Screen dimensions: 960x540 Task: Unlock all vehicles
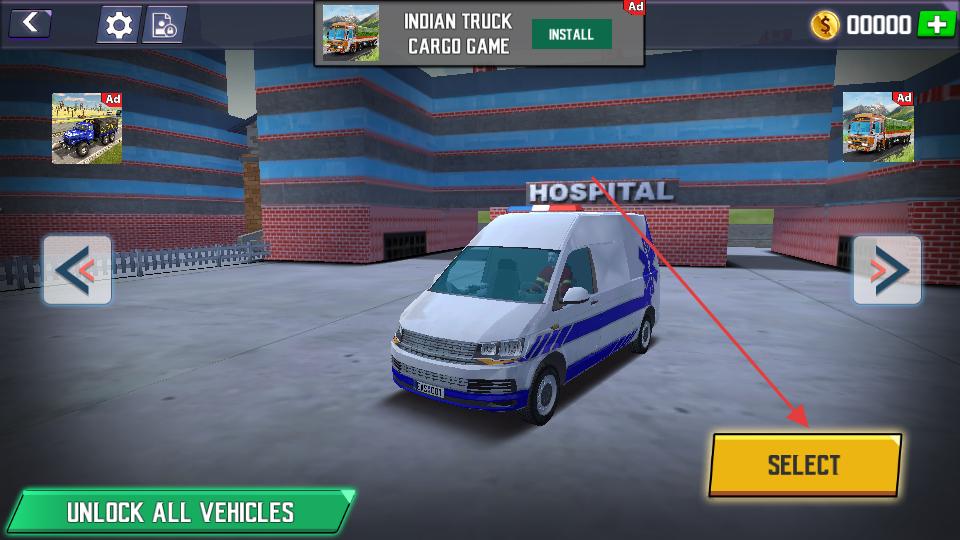pos(180,512)
